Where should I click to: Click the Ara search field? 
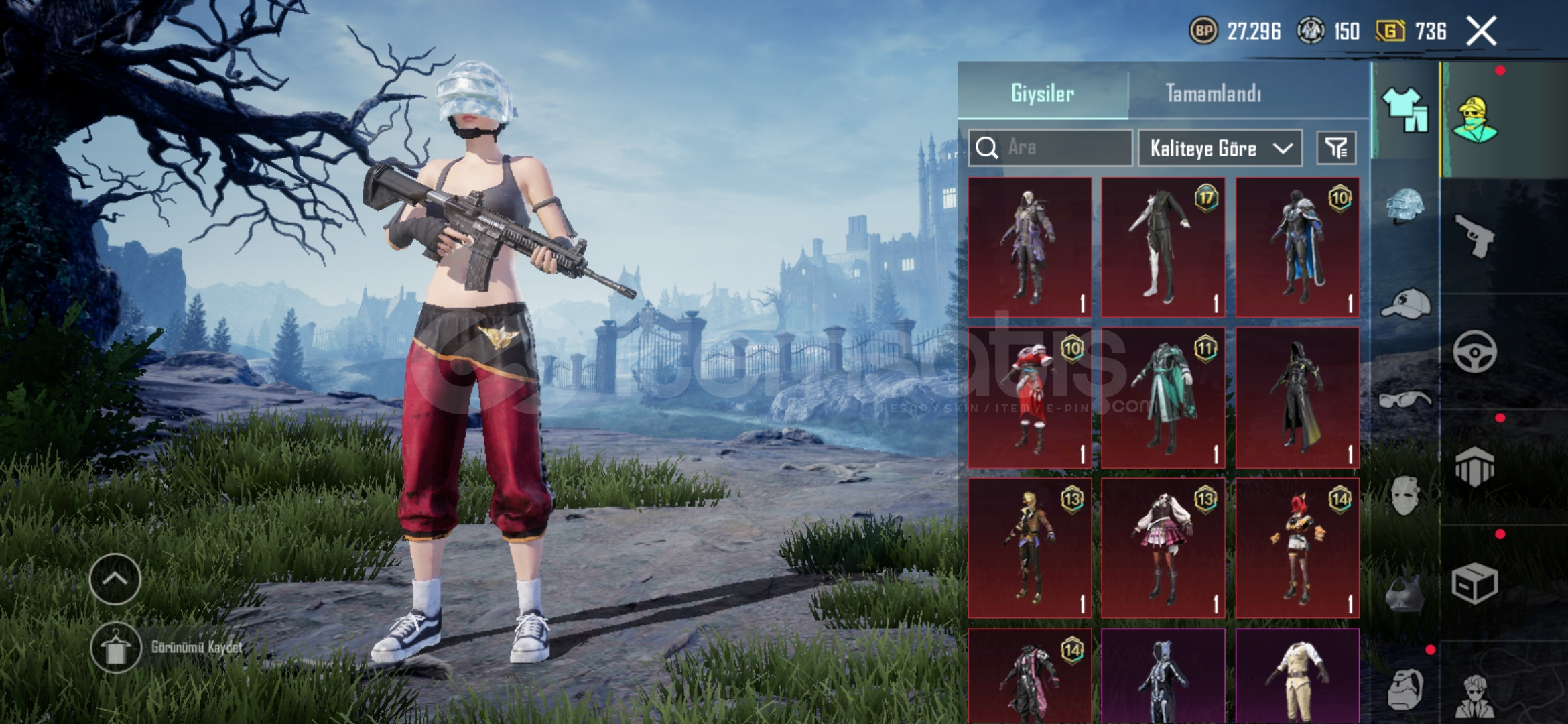(x=1051, y=147)
